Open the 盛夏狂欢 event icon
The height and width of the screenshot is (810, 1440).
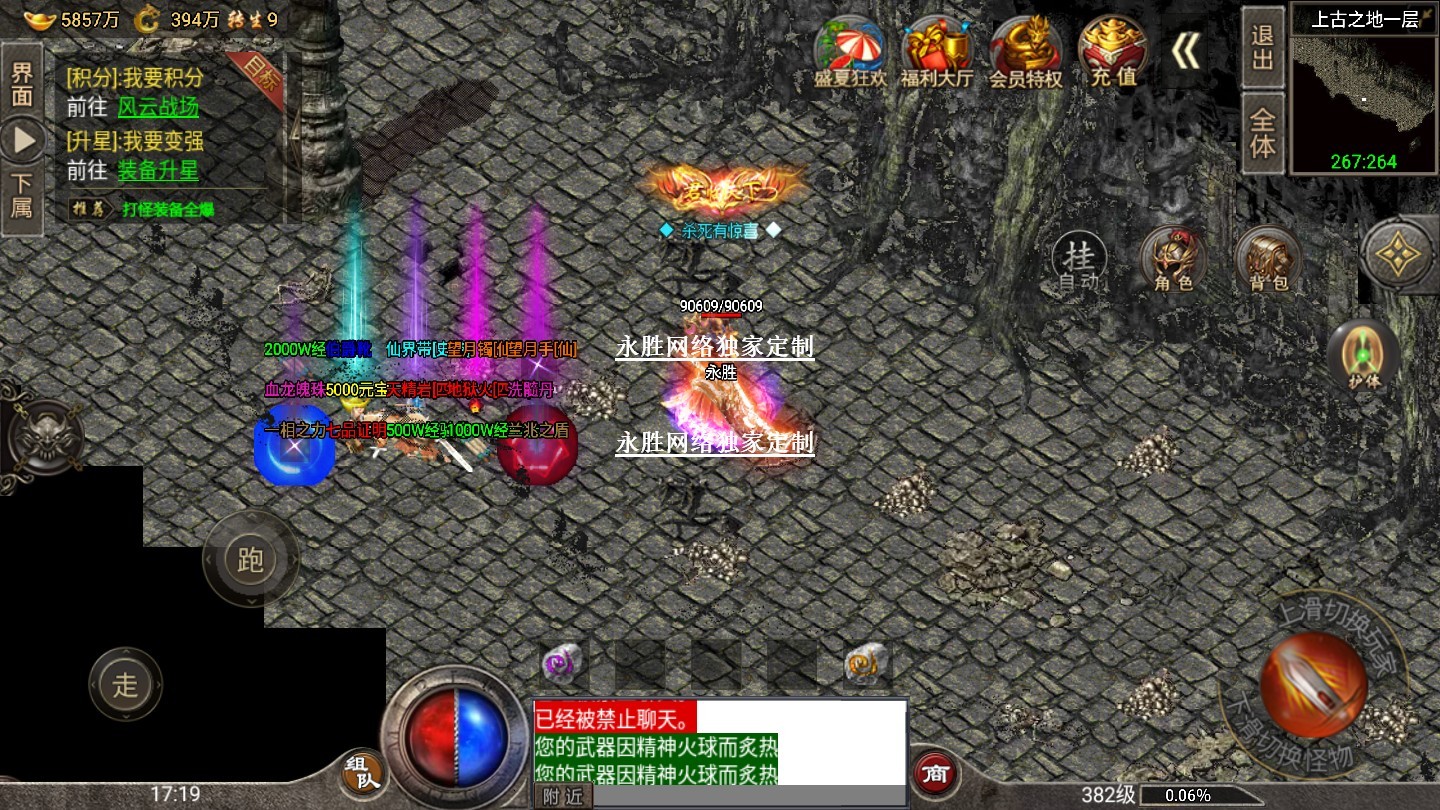pyautogui.click(x=850, y=52)
